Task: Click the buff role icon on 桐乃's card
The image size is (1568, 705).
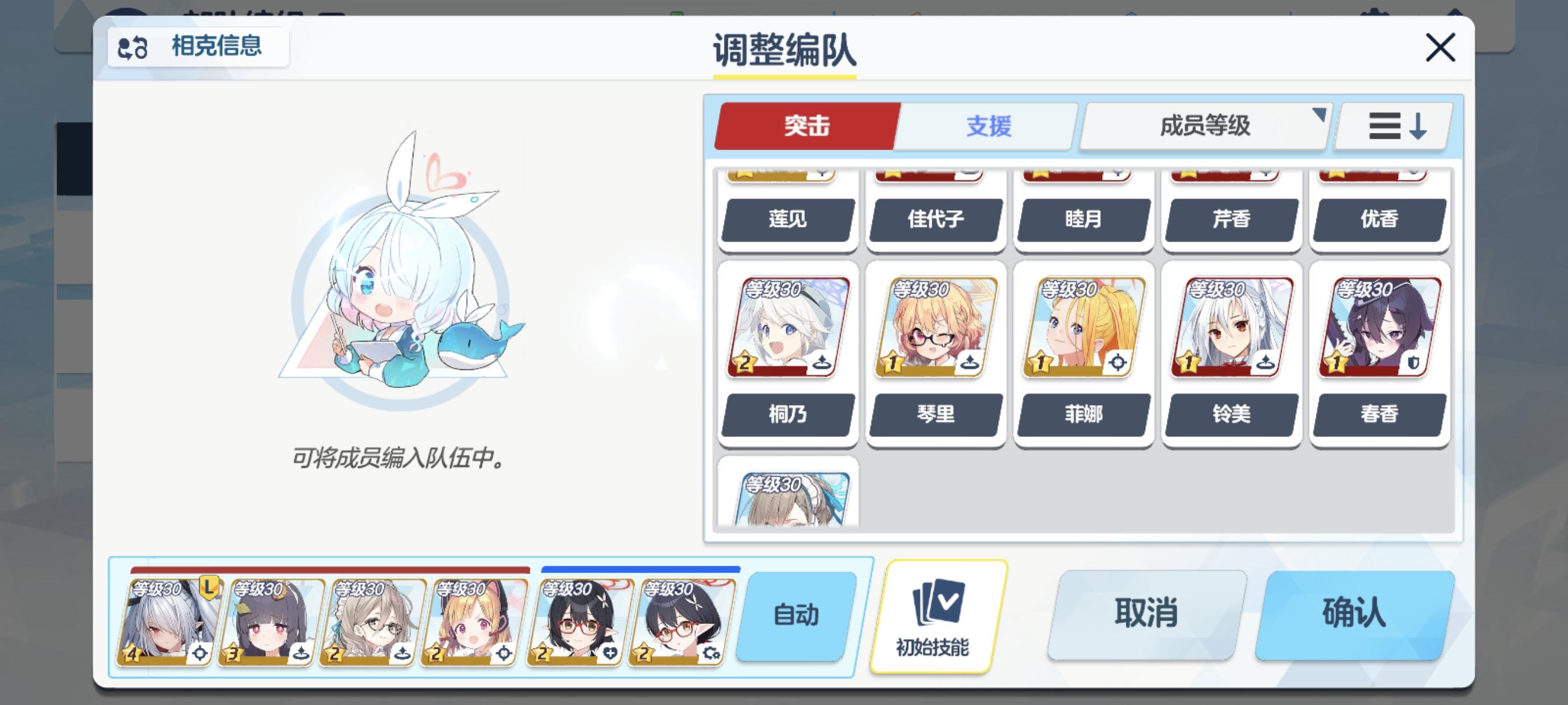Action: point(823,362)
